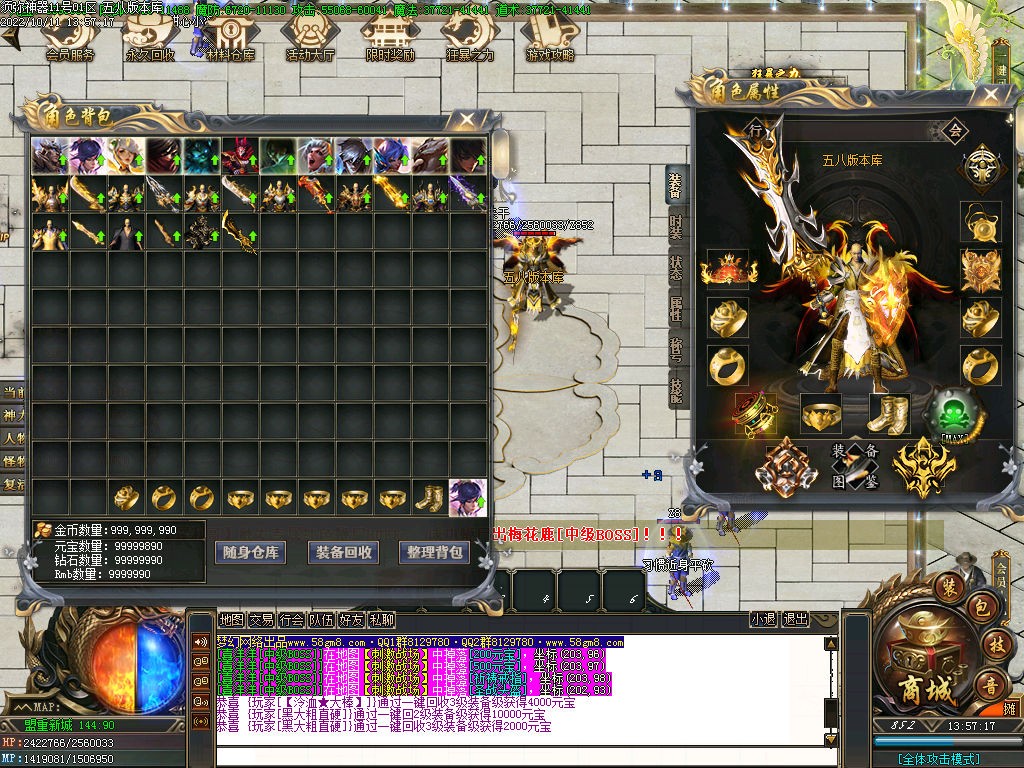
Task: Switch to the 状态 status tab
Action: pyautogui.click(x=676, y=269)
